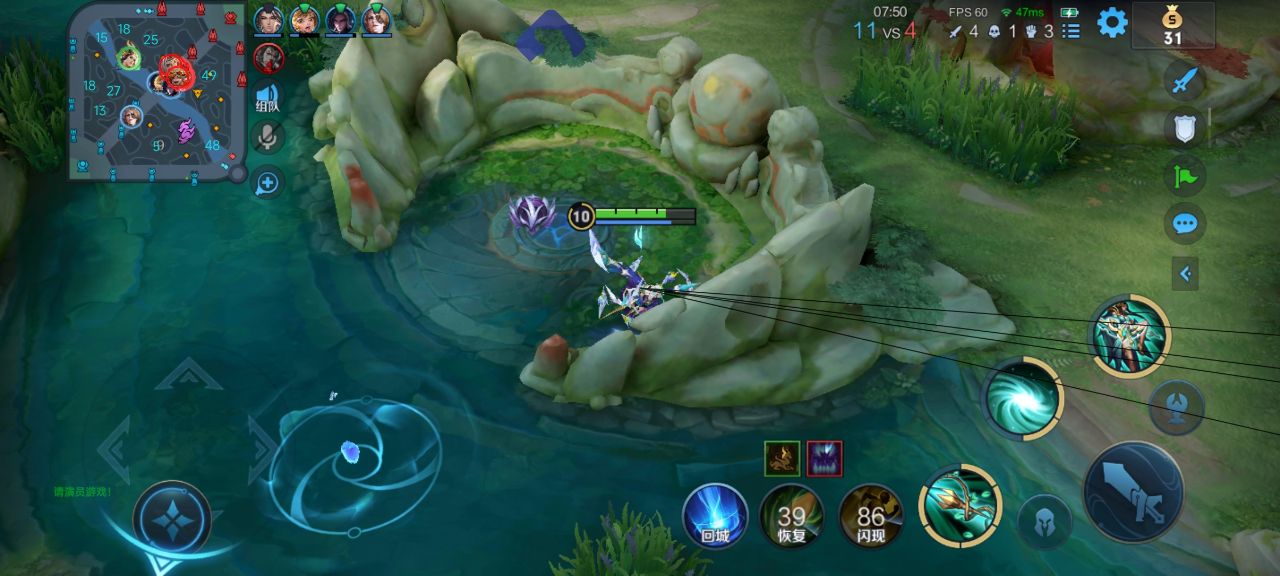
Task: Toggle the 组队 team speaker button
Action: click(x=267, y=97)
